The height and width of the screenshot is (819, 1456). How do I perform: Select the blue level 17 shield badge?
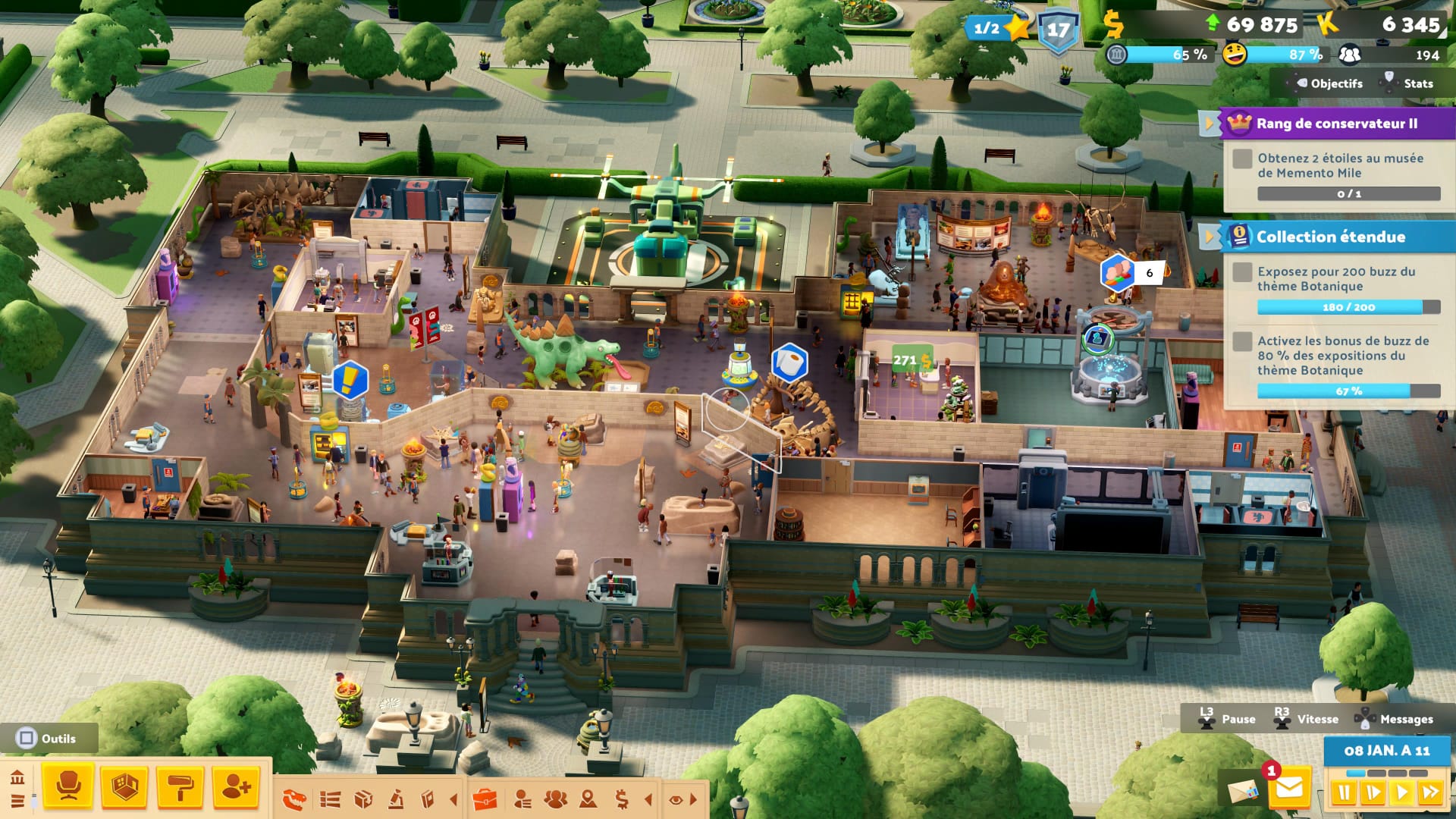click(1058, 32)
